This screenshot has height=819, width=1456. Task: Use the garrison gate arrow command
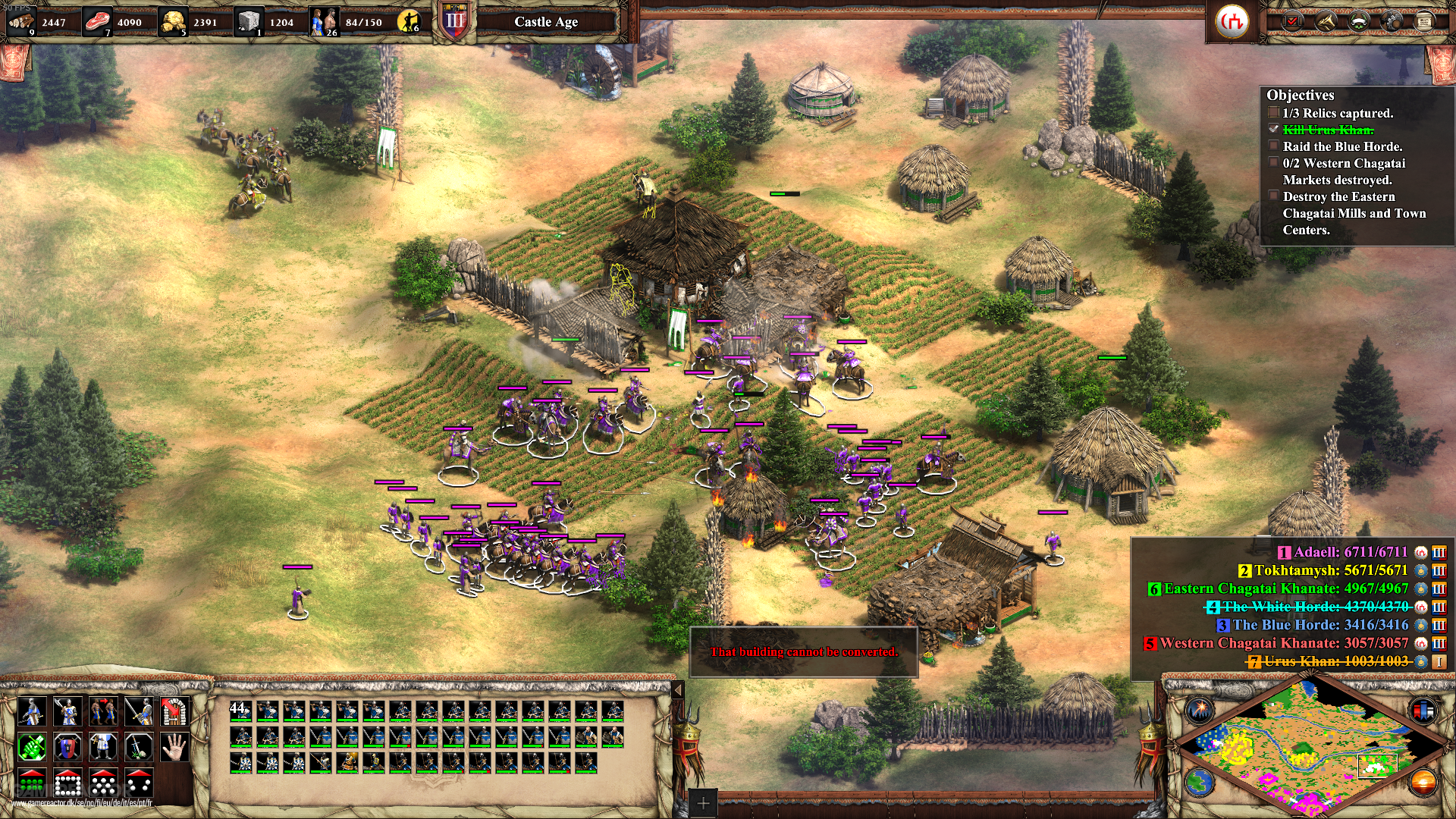tap(175, 711)
